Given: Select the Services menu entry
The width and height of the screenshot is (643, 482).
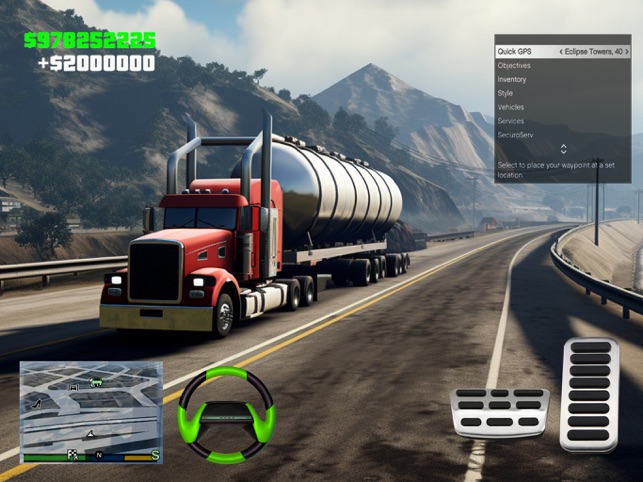Looking at the screenshot, I should [x=563, y=121].
